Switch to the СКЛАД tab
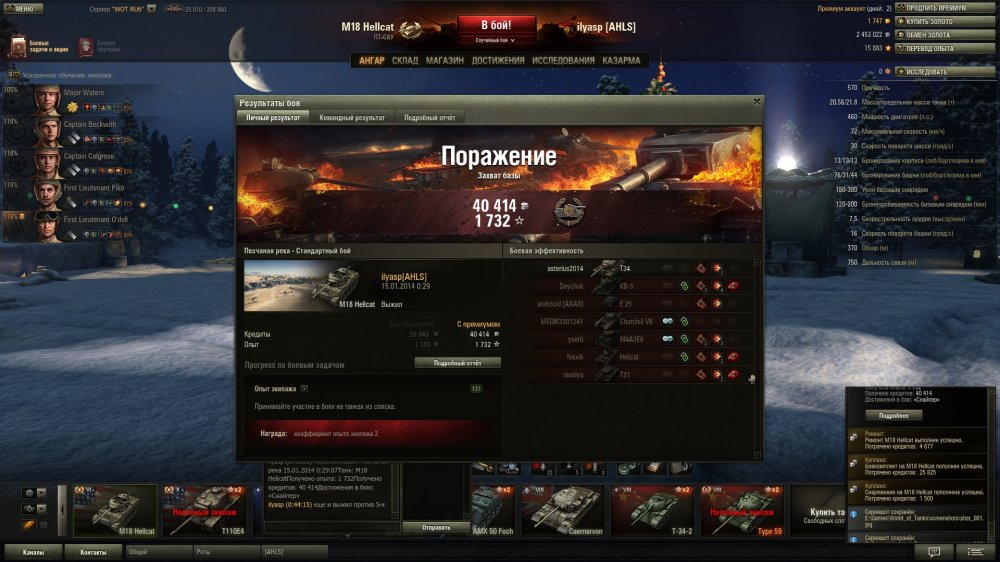 [x=405, y=61]
